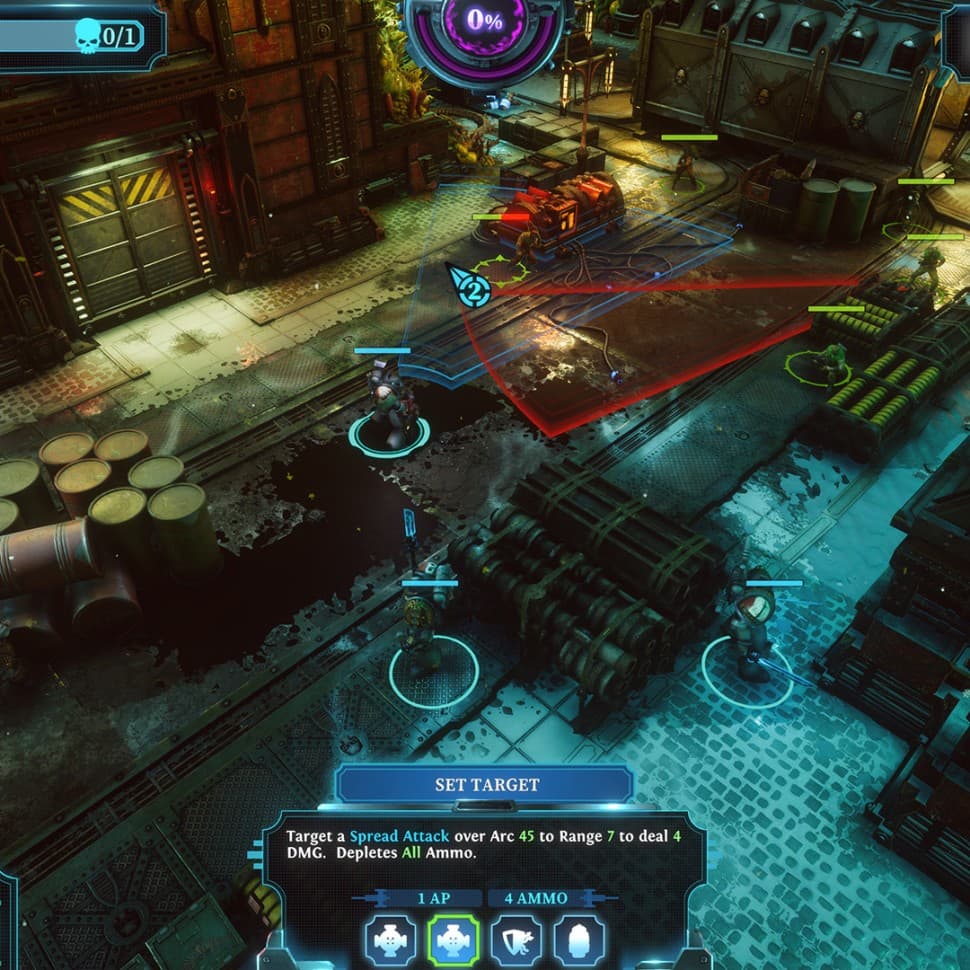Image resolution: width=970 pixels, height=970 pixels.
Task: Click the blue arrow marker numbered 2
Action: pyautogui.click(x=469, y=287)
